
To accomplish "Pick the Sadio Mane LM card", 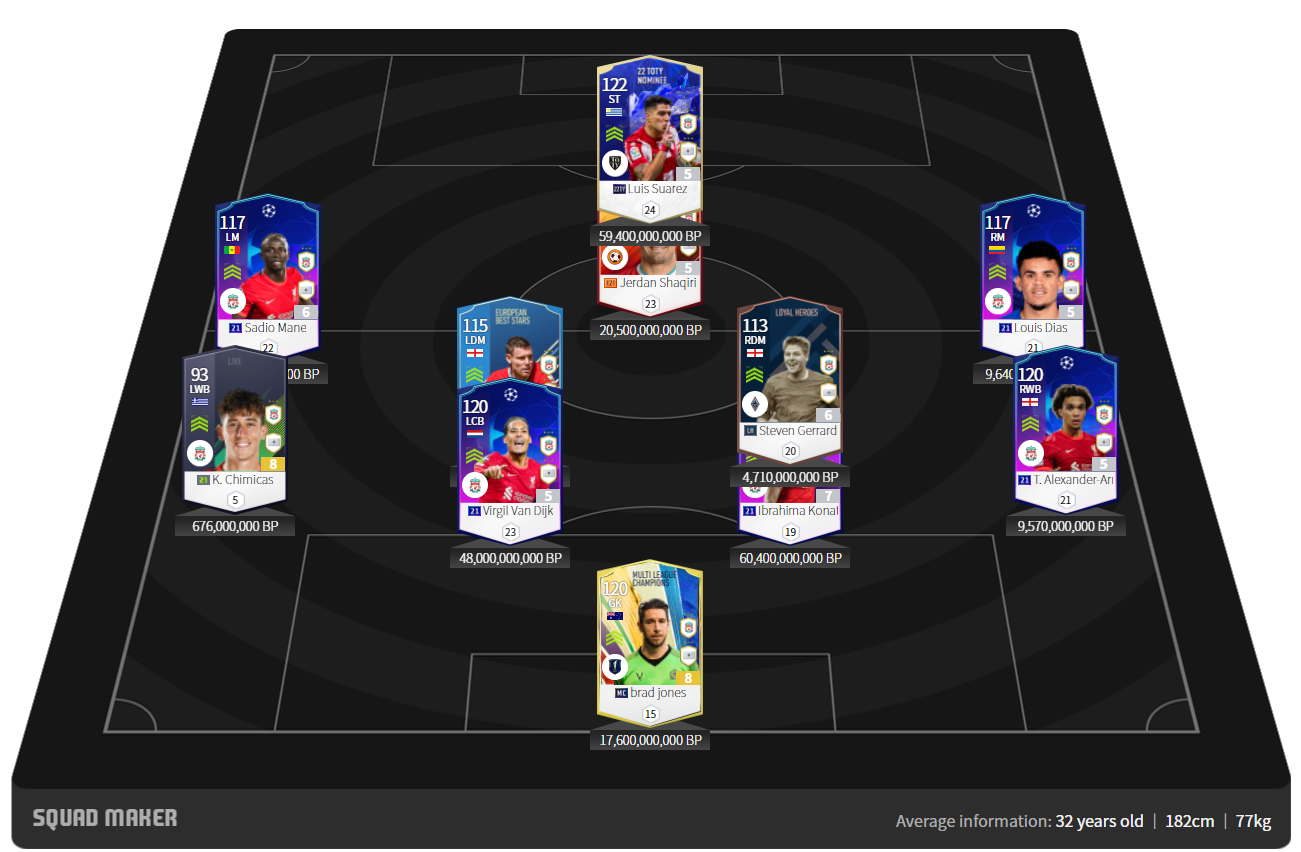I will point(267,265).
